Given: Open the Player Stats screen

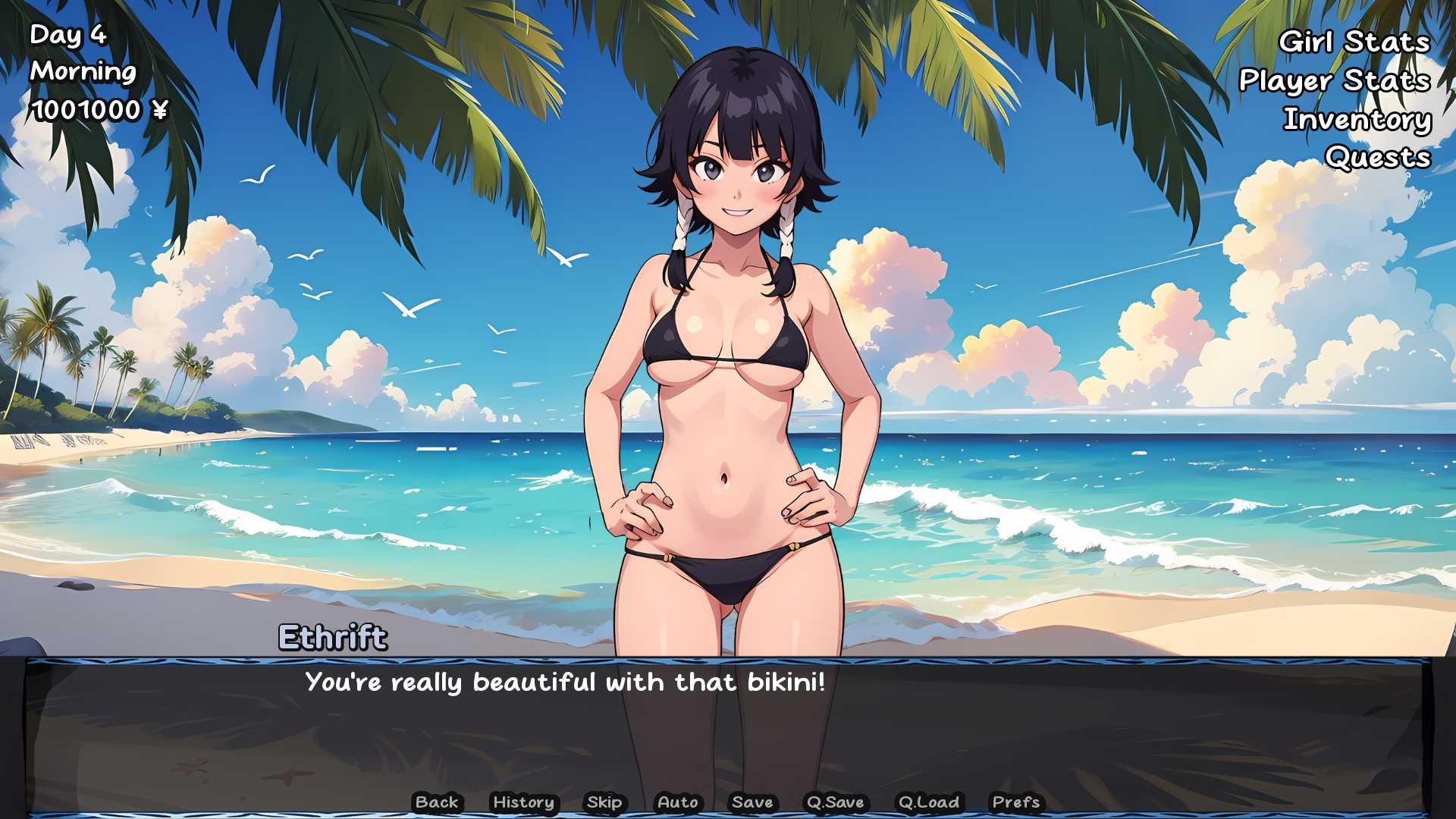Looking at the screenshot, I should coord(1334,80).
